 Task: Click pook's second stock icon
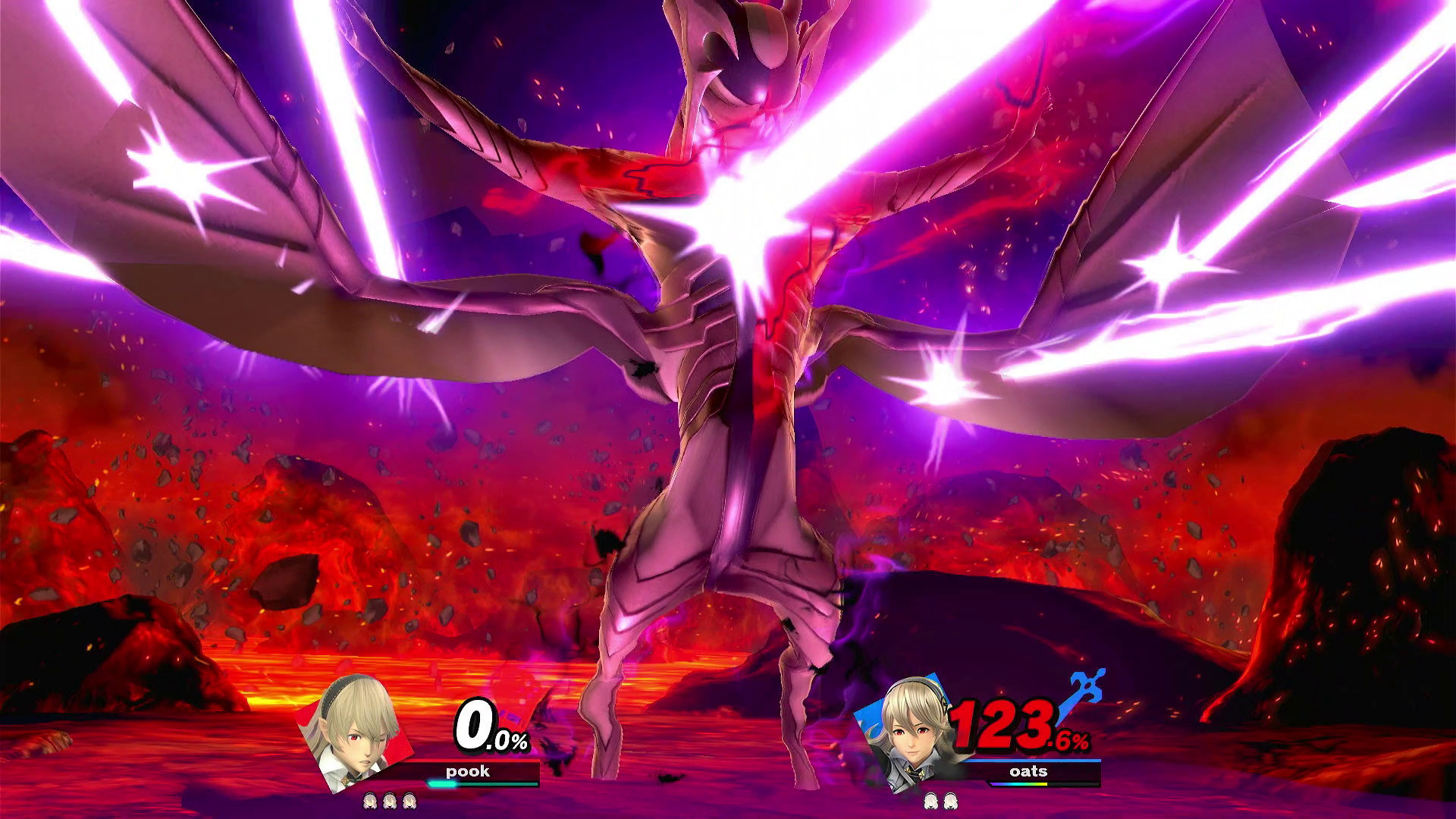click(x=391, y=802)
